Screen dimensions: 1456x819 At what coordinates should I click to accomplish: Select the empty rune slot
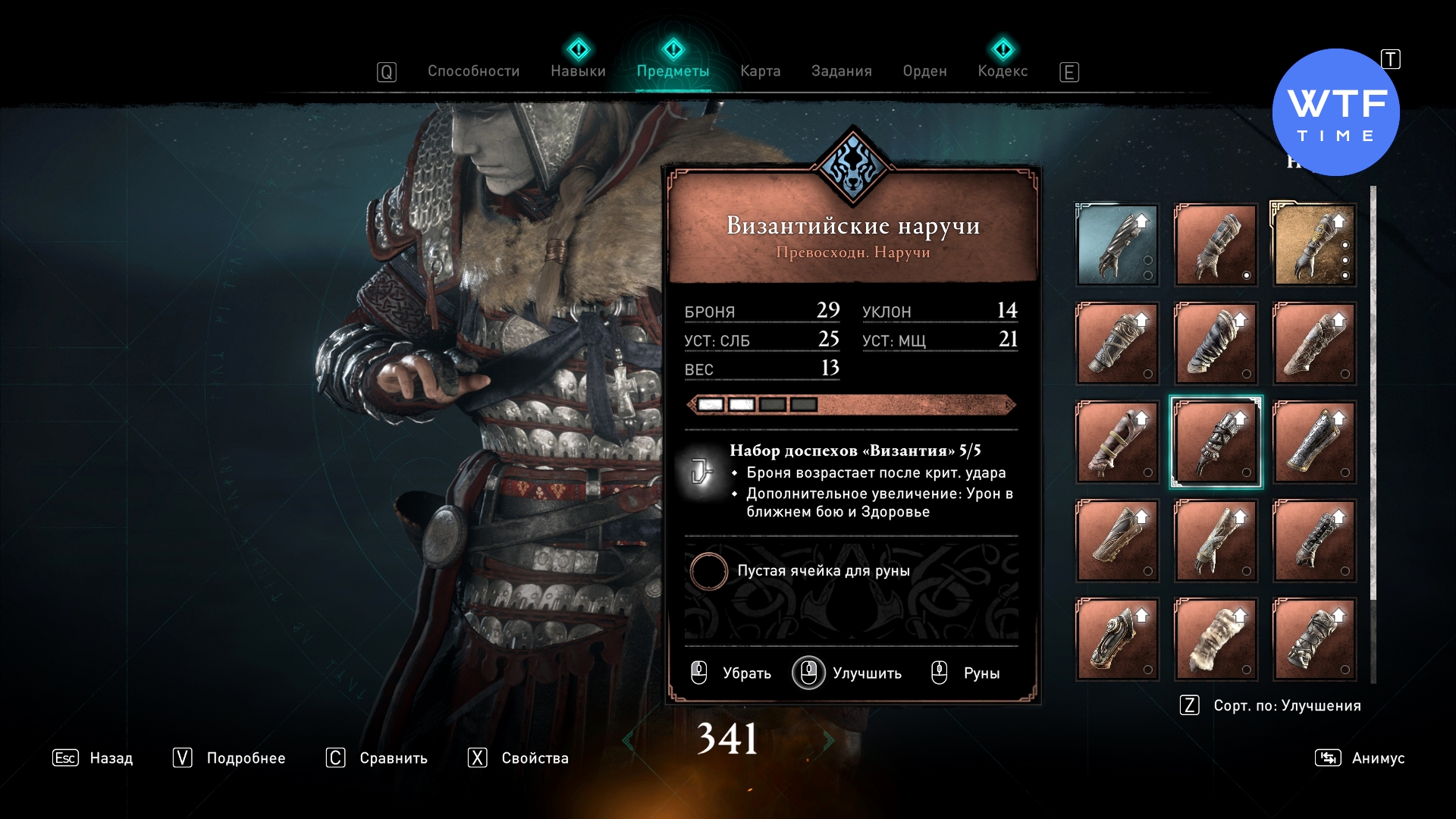709,571
